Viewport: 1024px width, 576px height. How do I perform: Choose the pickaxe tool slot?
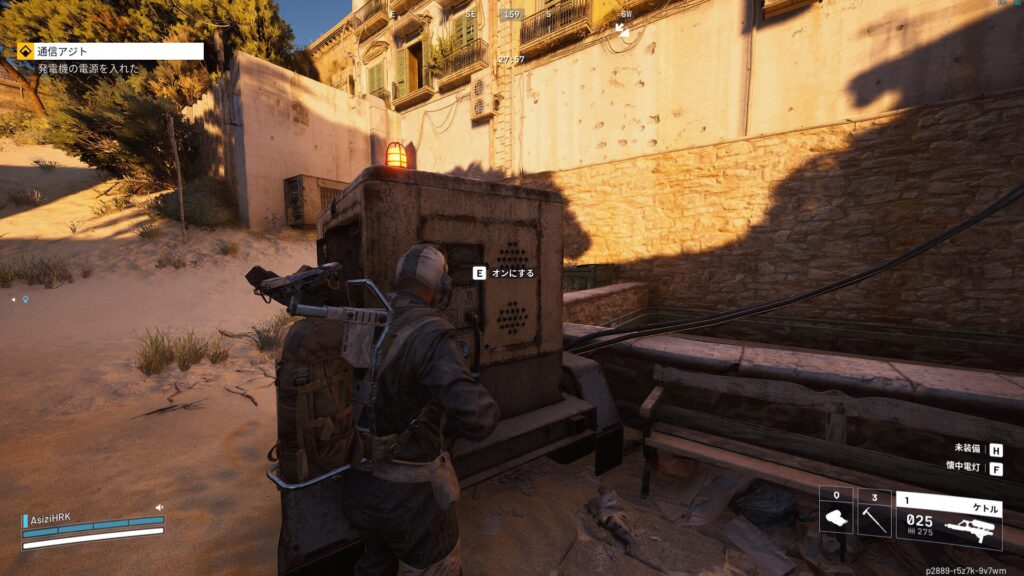pos(874,512)
